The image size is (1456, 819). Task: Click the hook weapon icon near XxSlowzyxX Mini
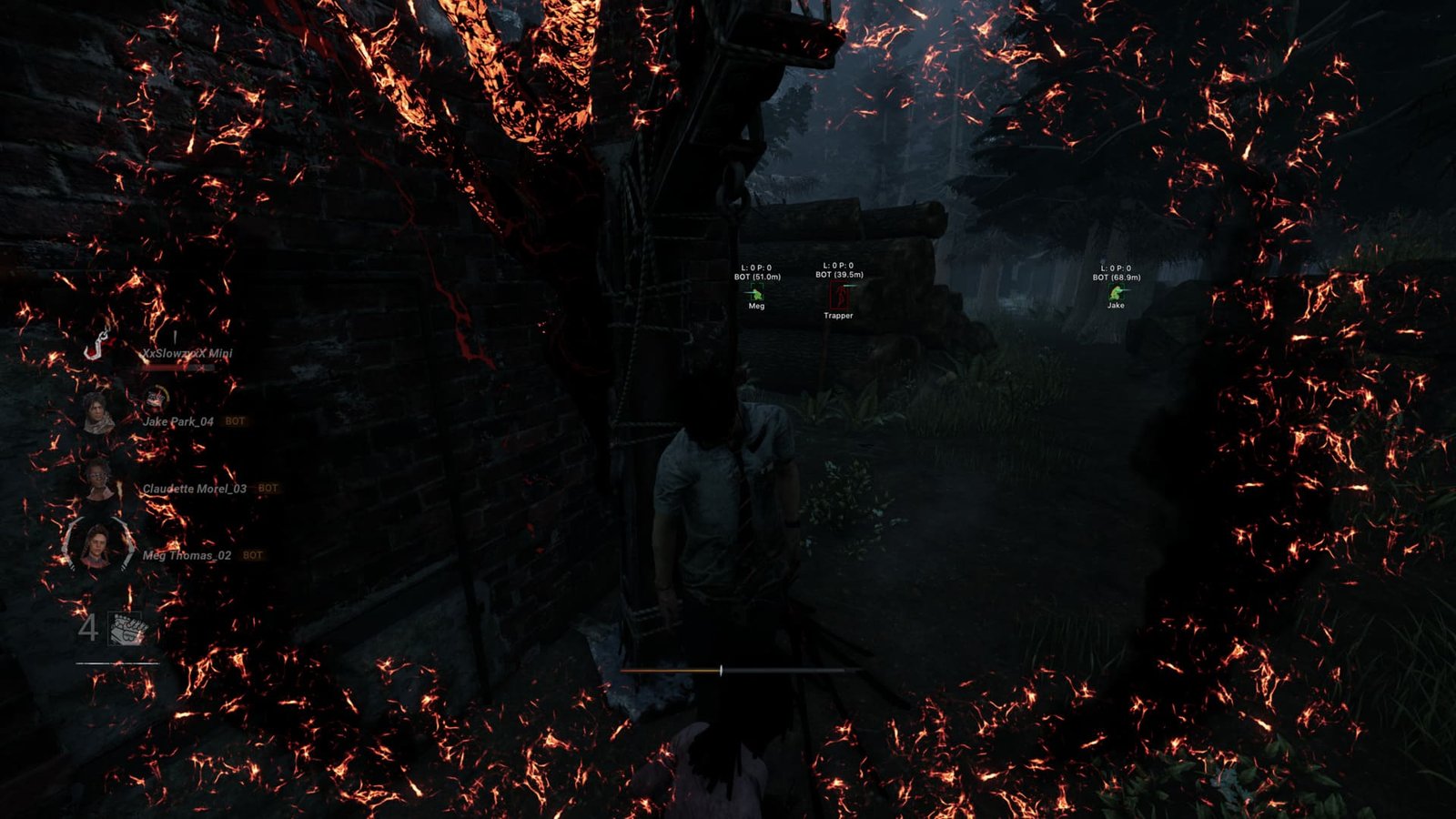(x=97, y=345)
